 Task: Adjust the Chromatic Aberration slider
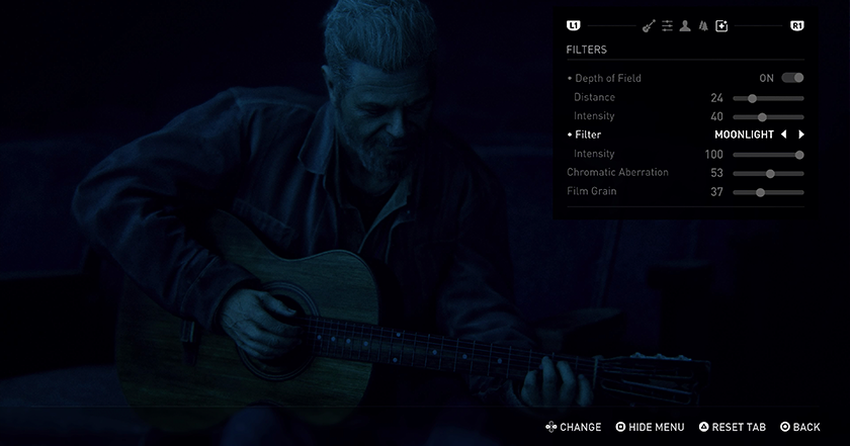click(770, 173)
